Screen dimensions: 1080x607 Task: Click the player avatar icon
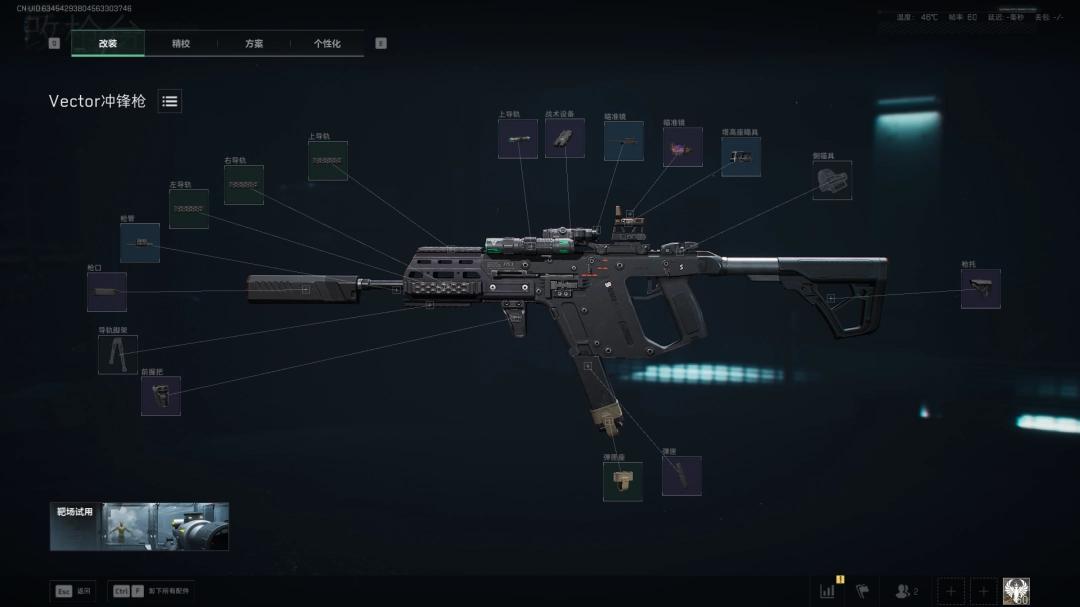(x=1016, y=591)
